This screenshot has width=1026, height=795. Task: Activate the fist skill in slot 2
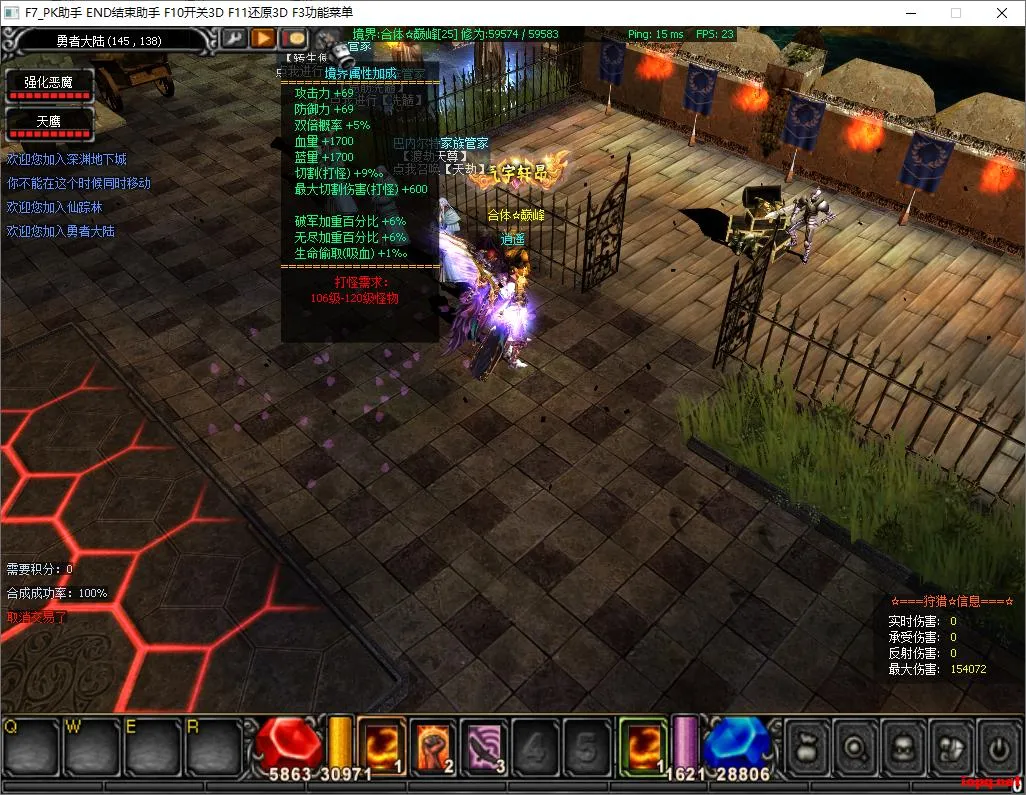coord(433,746)
